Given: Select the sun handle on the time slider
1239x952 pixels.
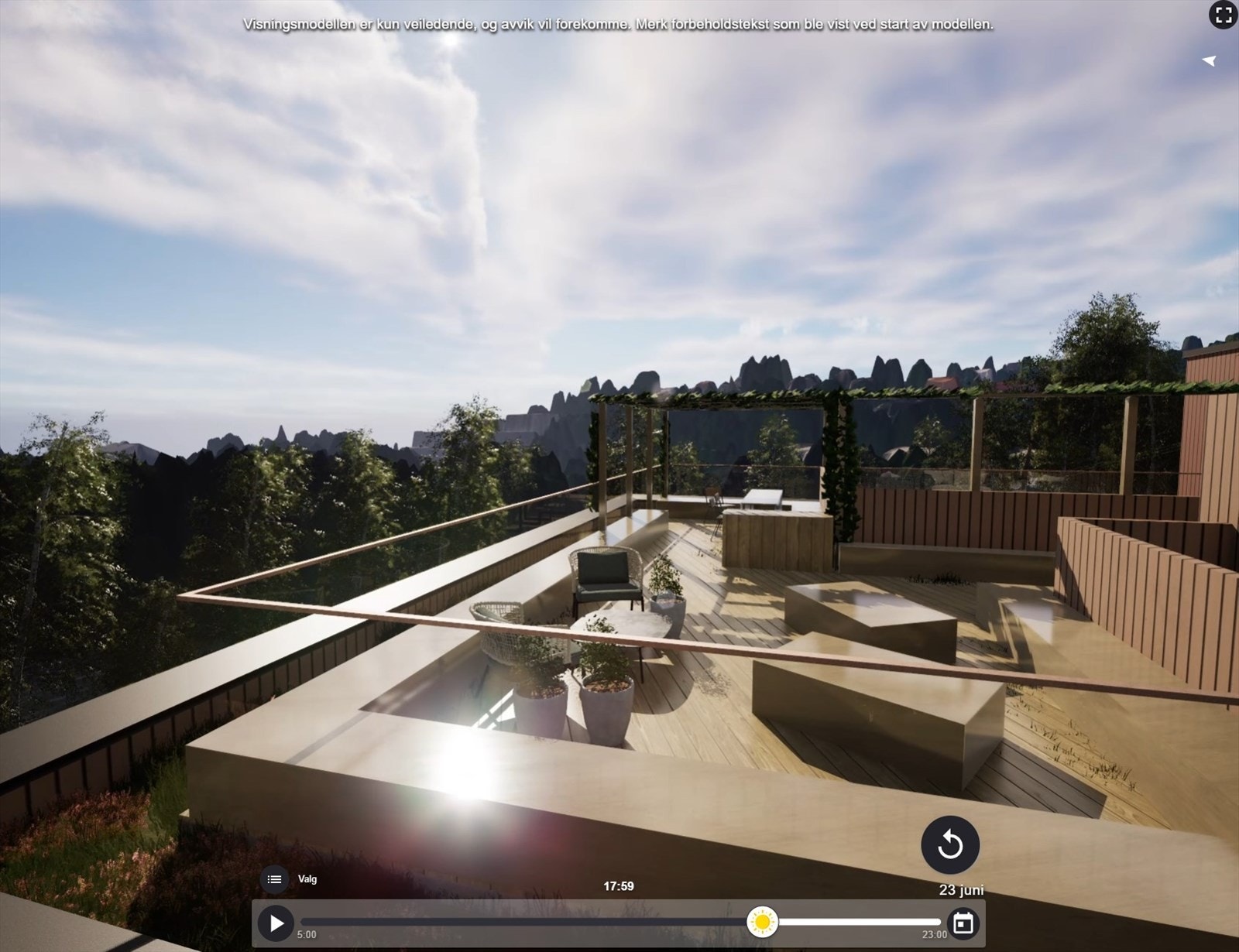Looking at the screenshot, I should [763, 923].
